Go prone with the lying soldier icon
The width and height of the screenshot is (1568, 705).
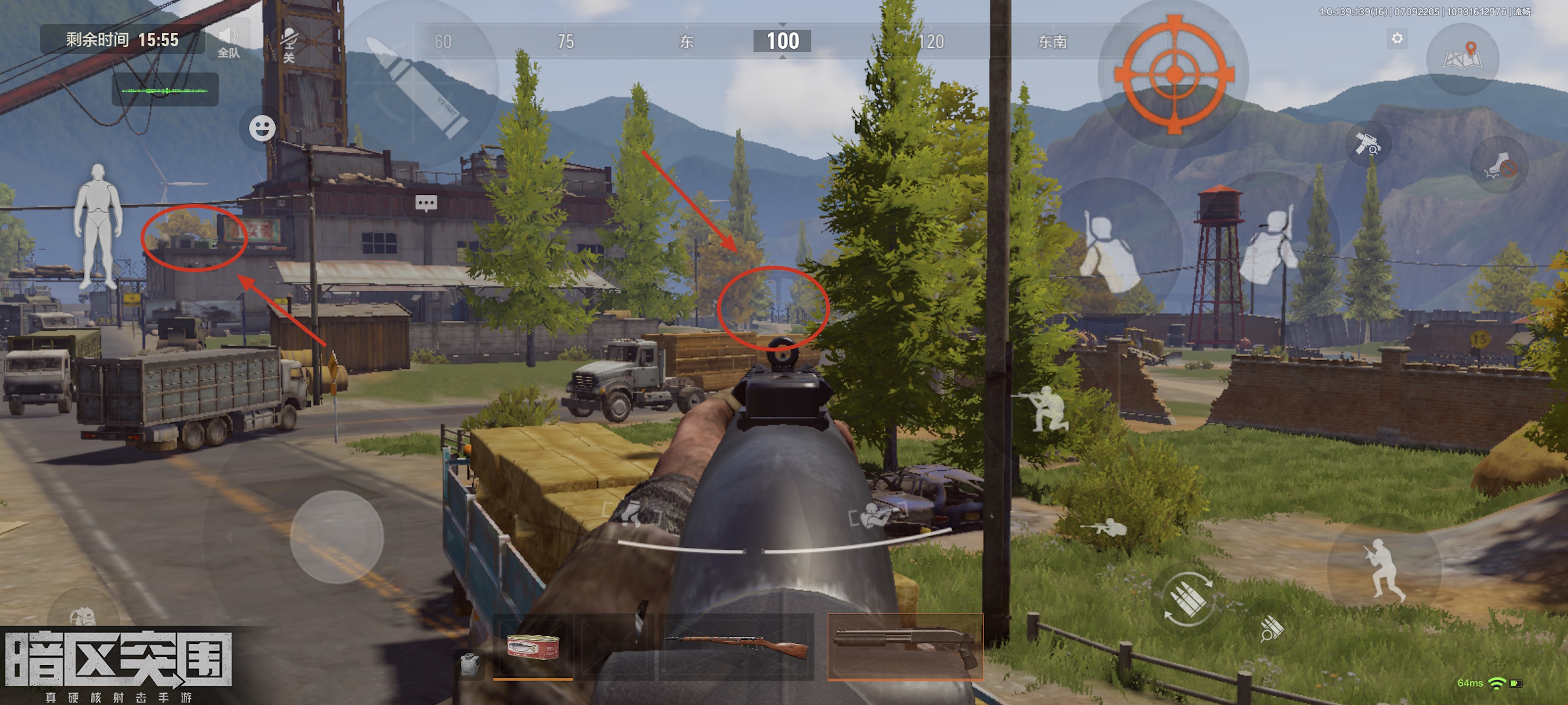tap(1105, 526)
